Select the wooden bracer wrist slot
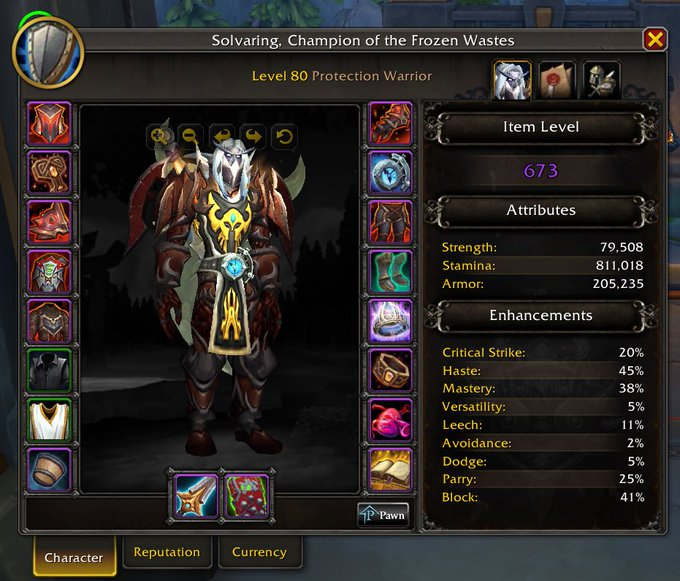Viewport: 680px width, 581px height. 50,469
